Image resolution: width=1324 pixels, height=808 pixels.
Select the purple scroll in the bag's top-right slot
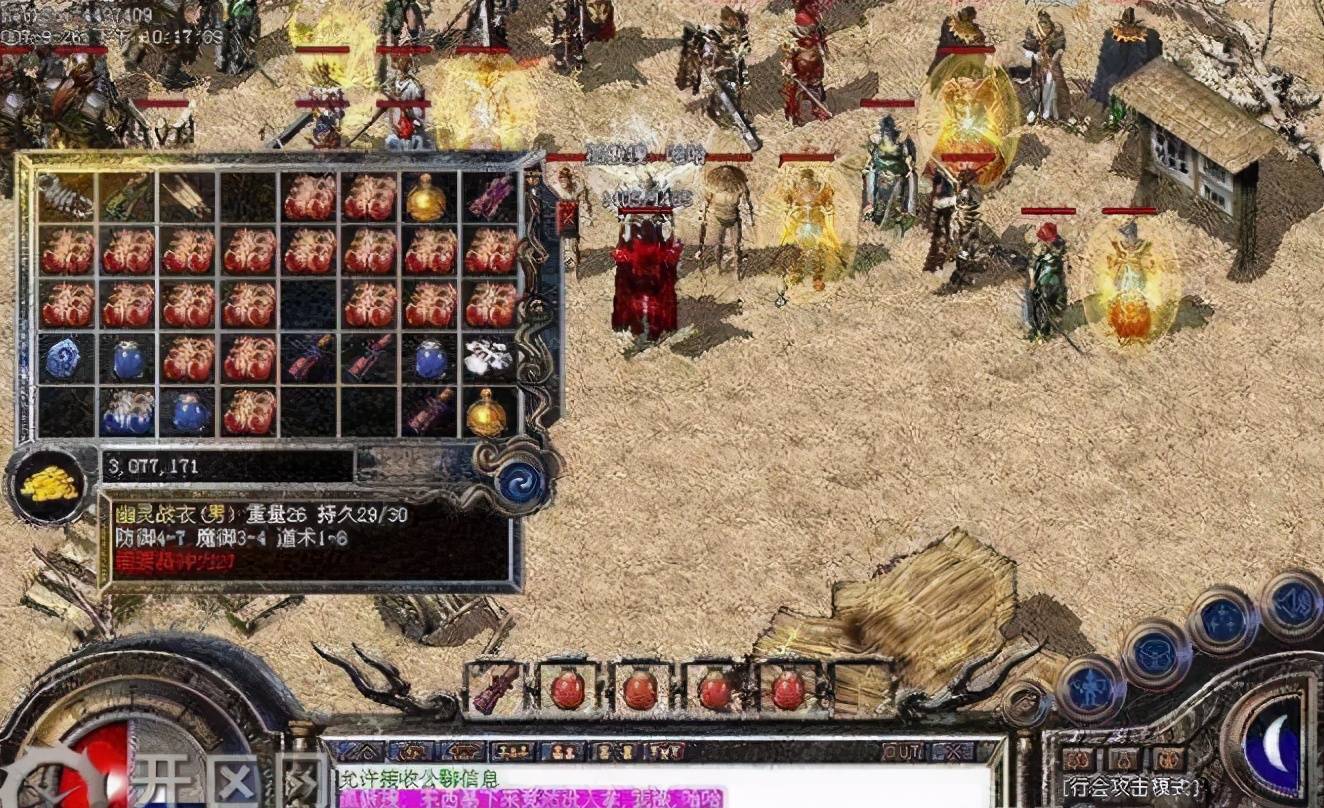489,198
